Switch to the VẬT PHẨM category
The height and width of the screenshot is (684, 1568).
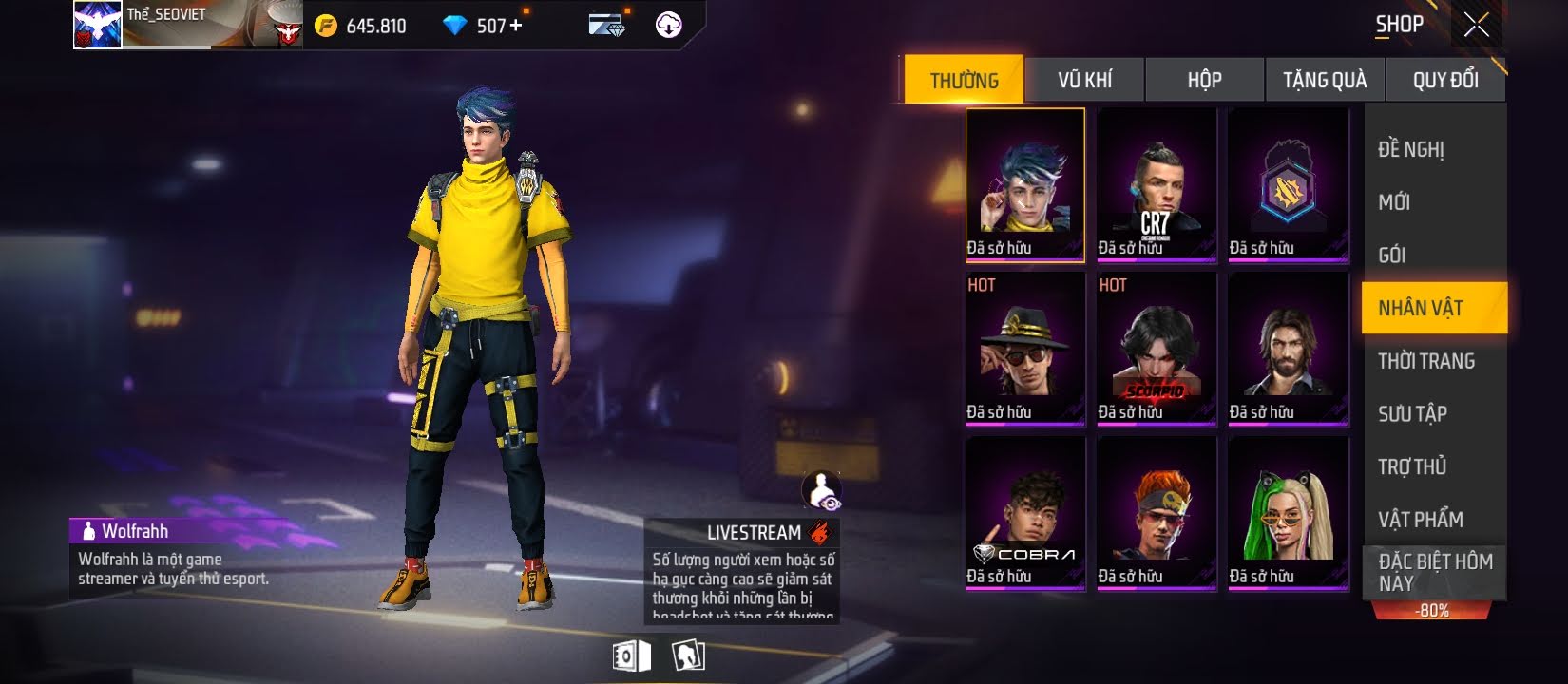click(1421, 520)
